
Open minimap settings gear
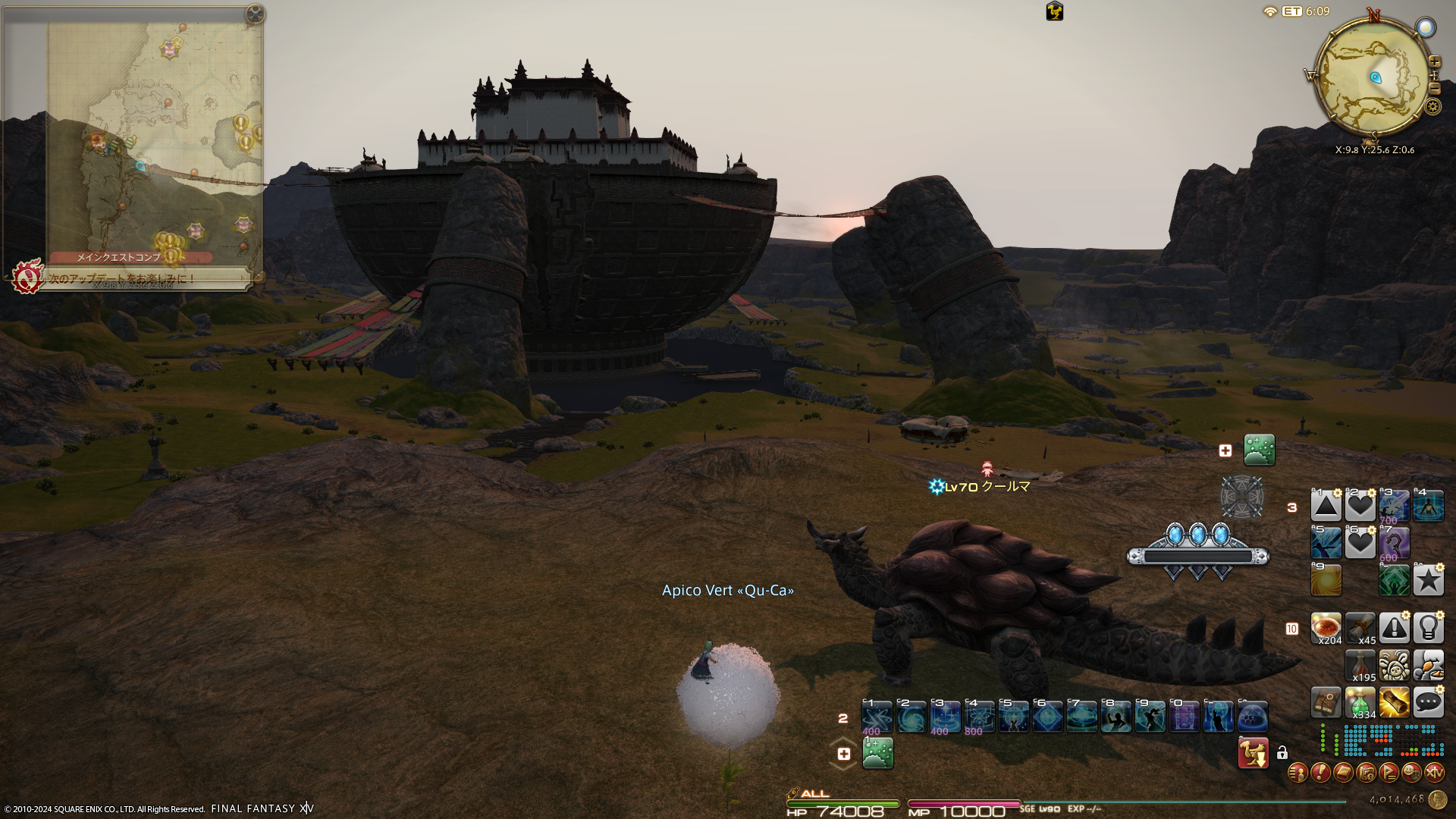pos(1432,106)
